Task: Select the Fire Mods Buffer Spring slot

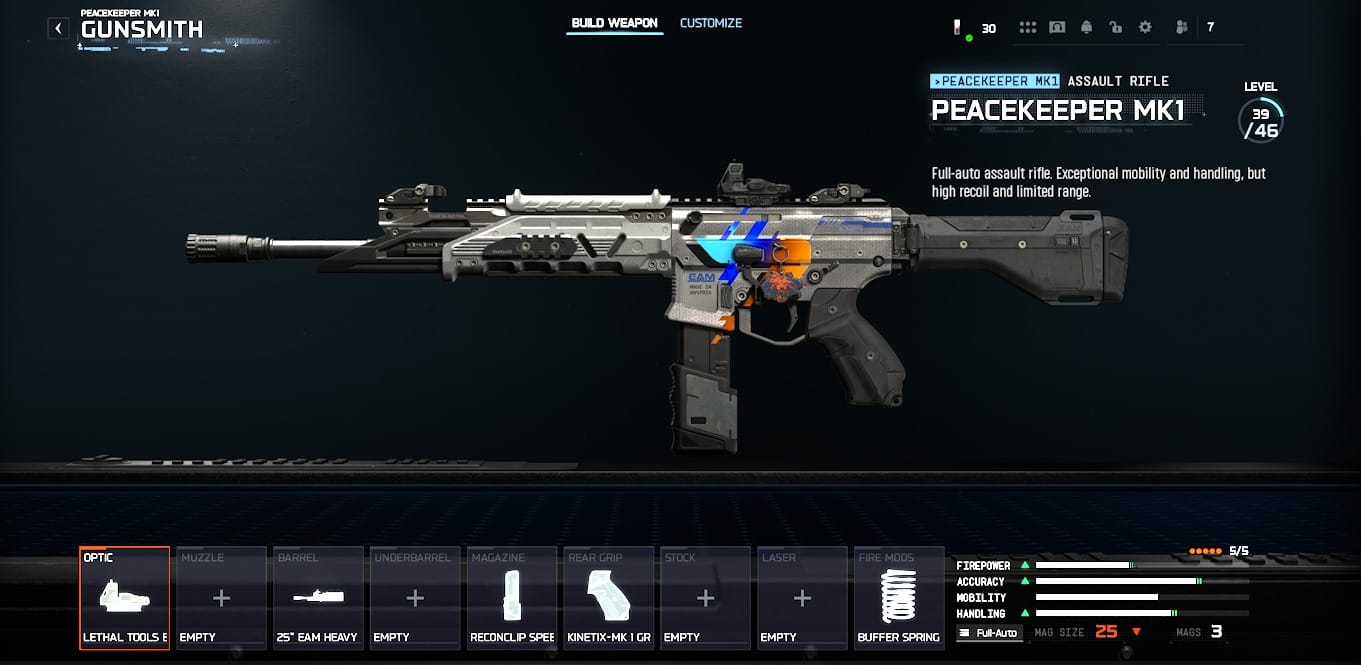Action: point(899,598)
